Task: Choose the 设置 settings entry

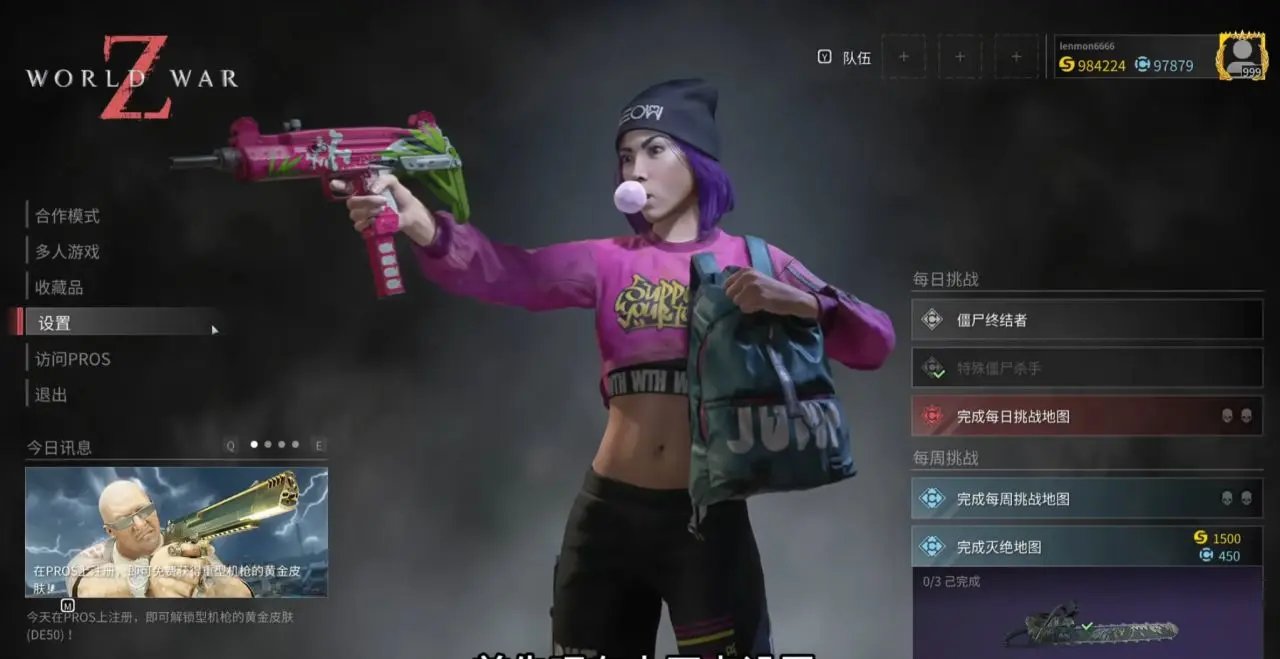Action: coord(55,323)
